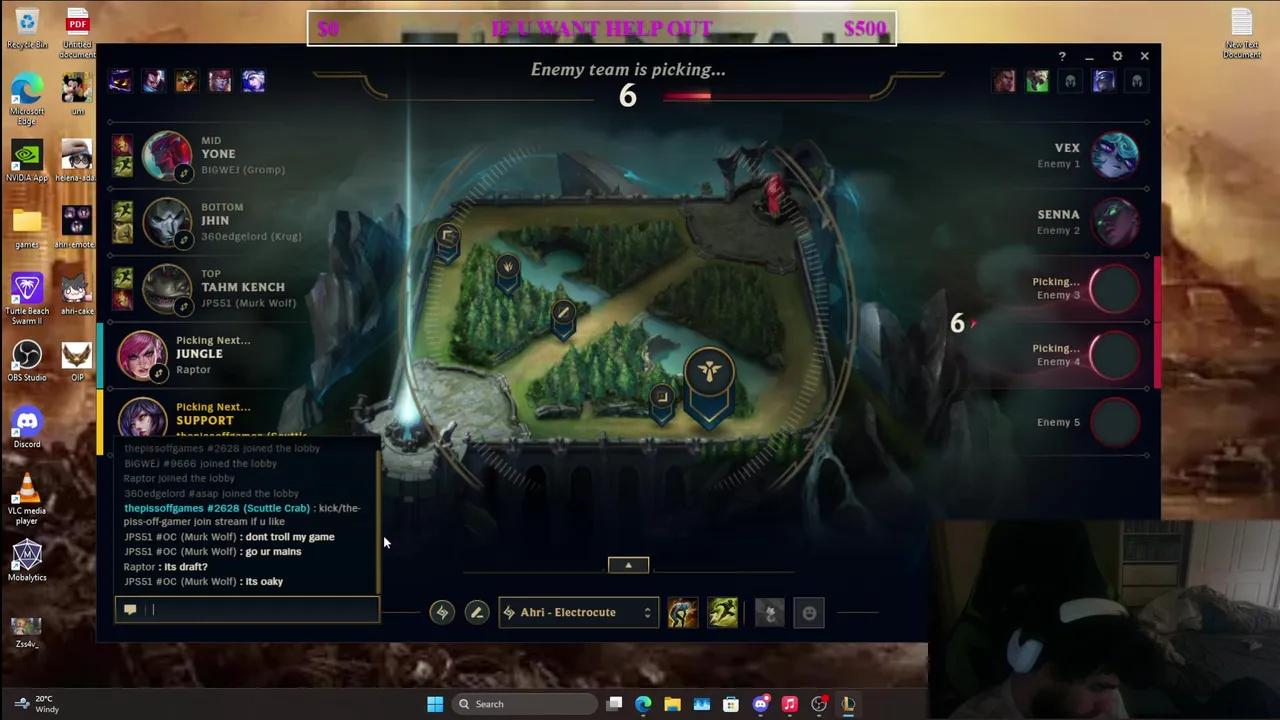Open the Ahri - Electrocute rune dropdown
This screenshot has width=1280, height=720.
(578, 612)
